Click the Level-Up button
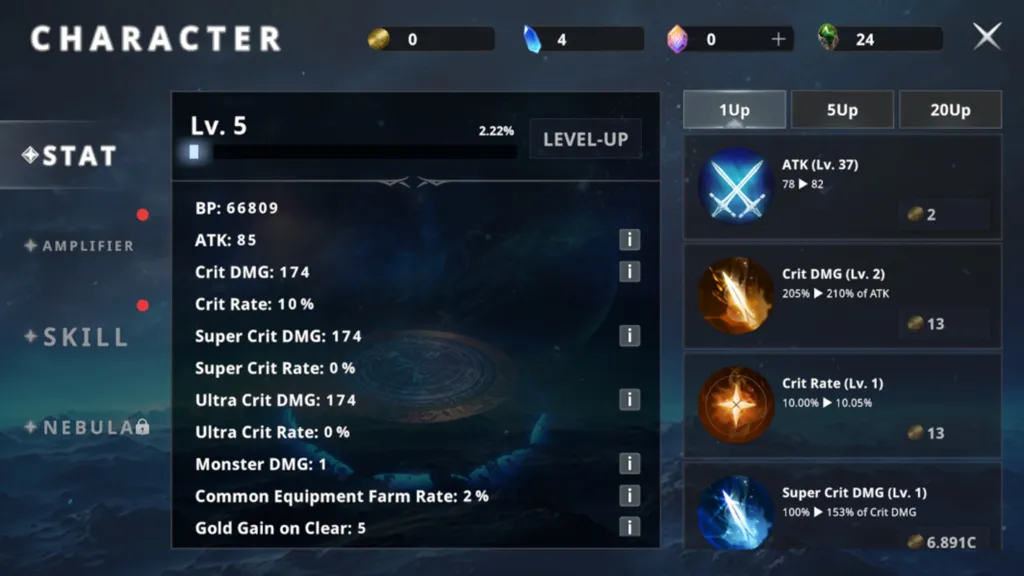 (x=585, y=140)
